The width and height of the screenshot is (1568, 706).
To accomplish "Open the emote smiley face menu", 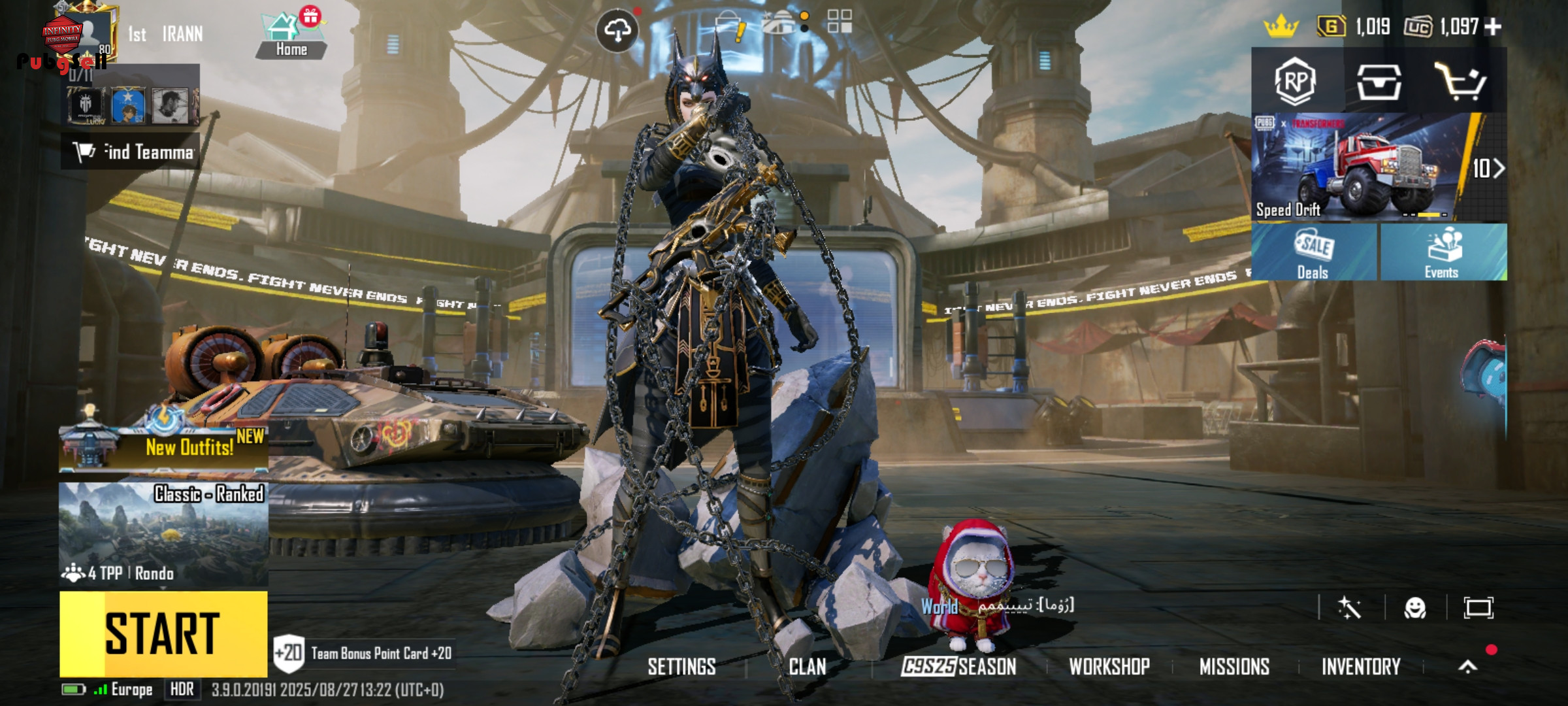I will click(1415, 609).
